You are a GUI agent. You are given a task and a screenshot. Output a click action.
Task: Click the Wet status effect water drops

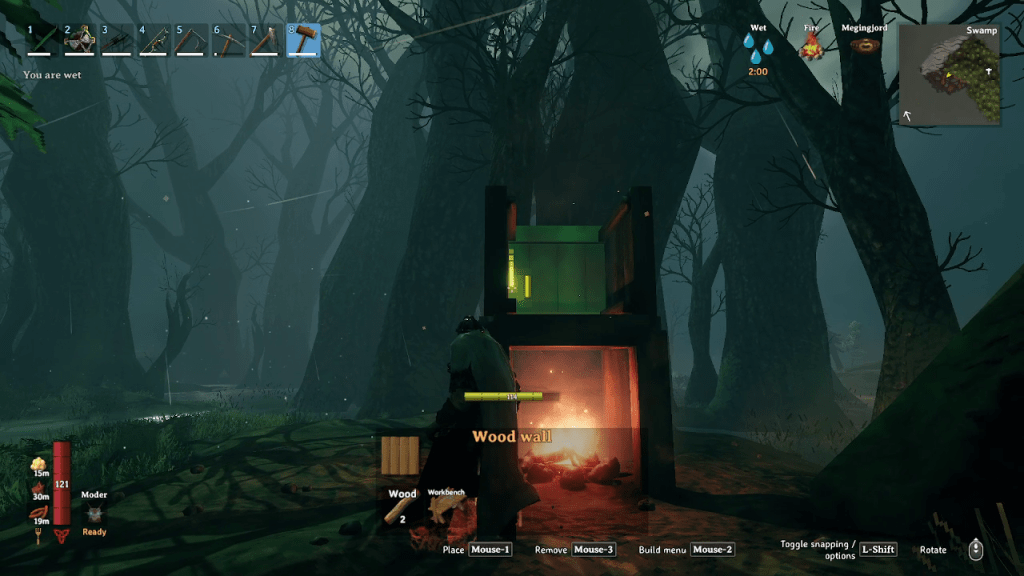pos(758,47)
